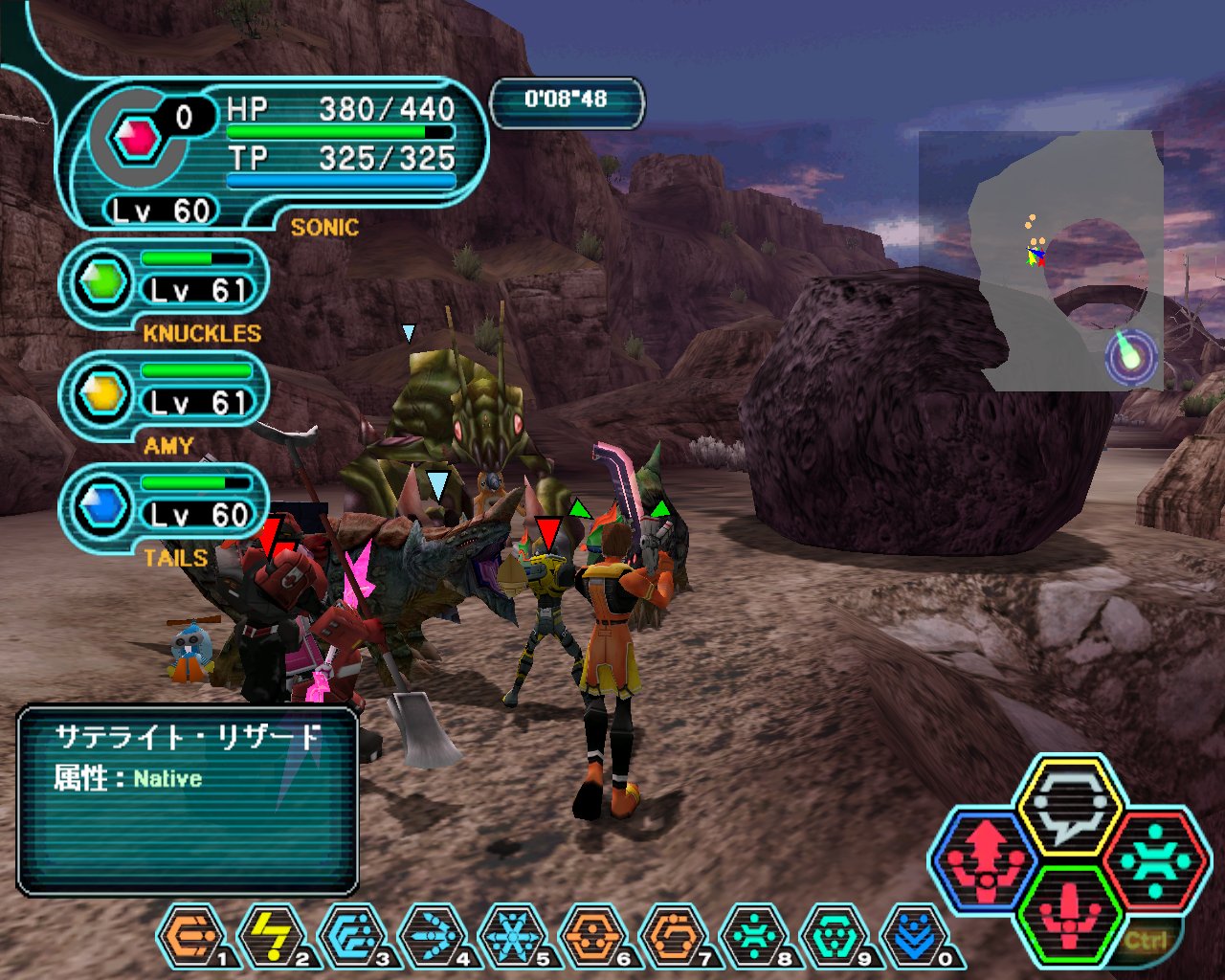Screen dimensions: 1225x980
Task: Click the area minimap
Action: (x=1053, y=258)
